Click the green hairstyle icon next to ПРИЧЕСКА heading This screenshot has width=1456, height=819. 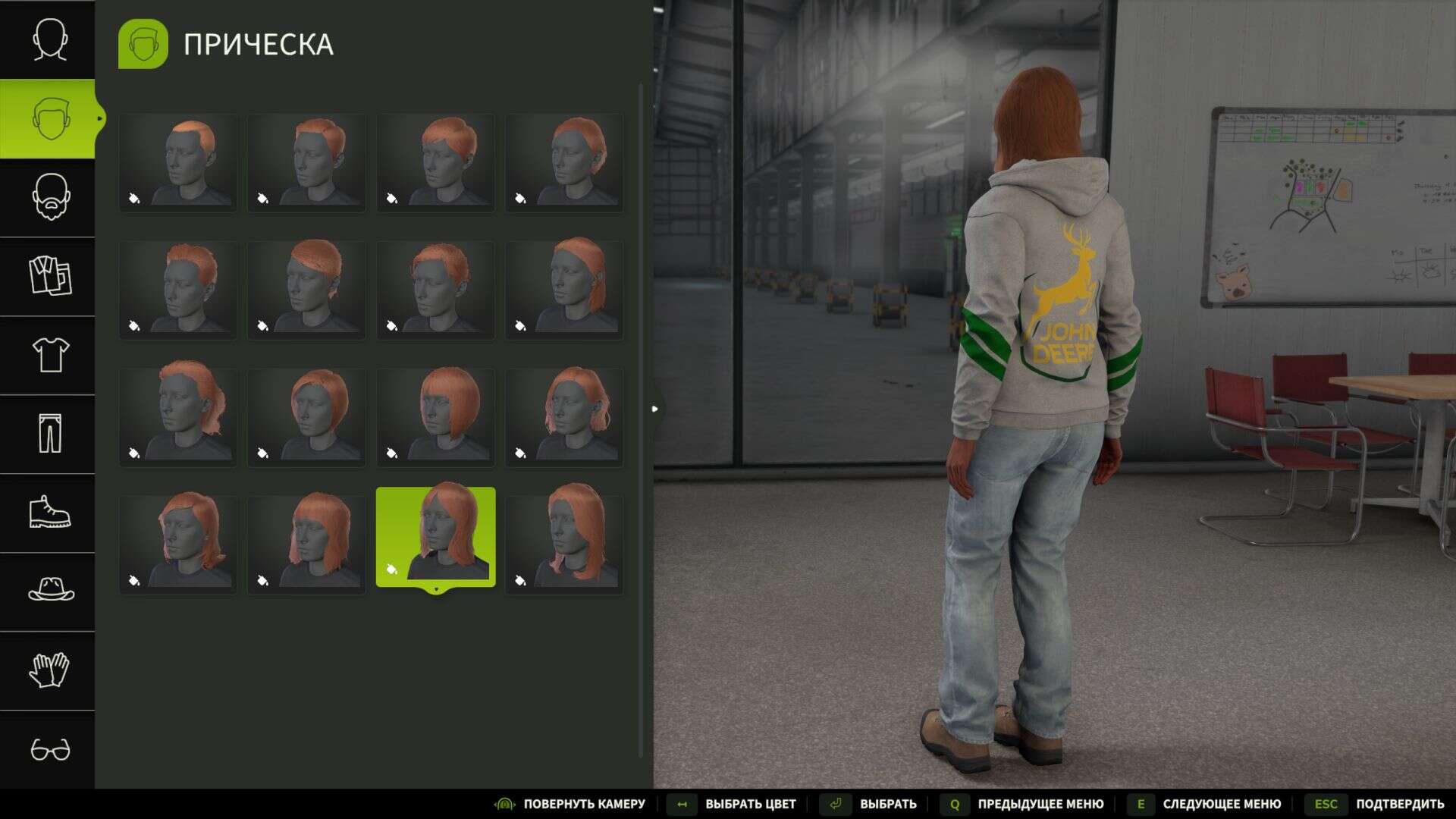click(143, 42)
